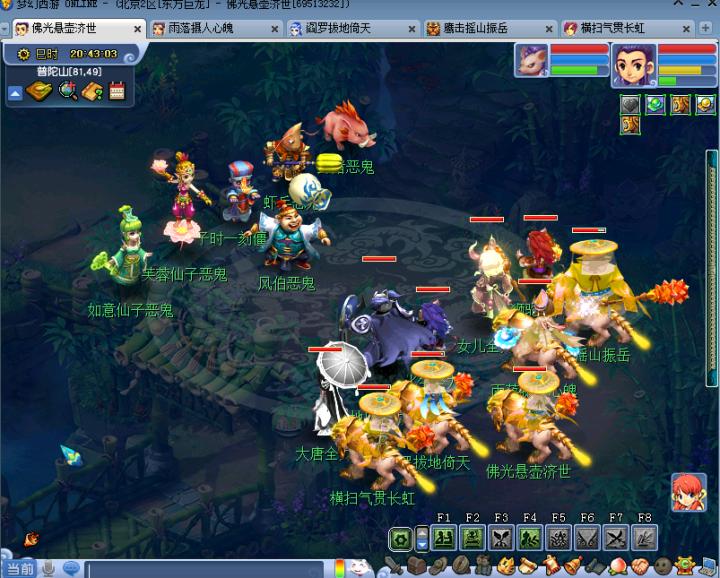This screenshot has height=578, width=720.
Task: Activate the F8 skill shortcut
Action: 645,538
